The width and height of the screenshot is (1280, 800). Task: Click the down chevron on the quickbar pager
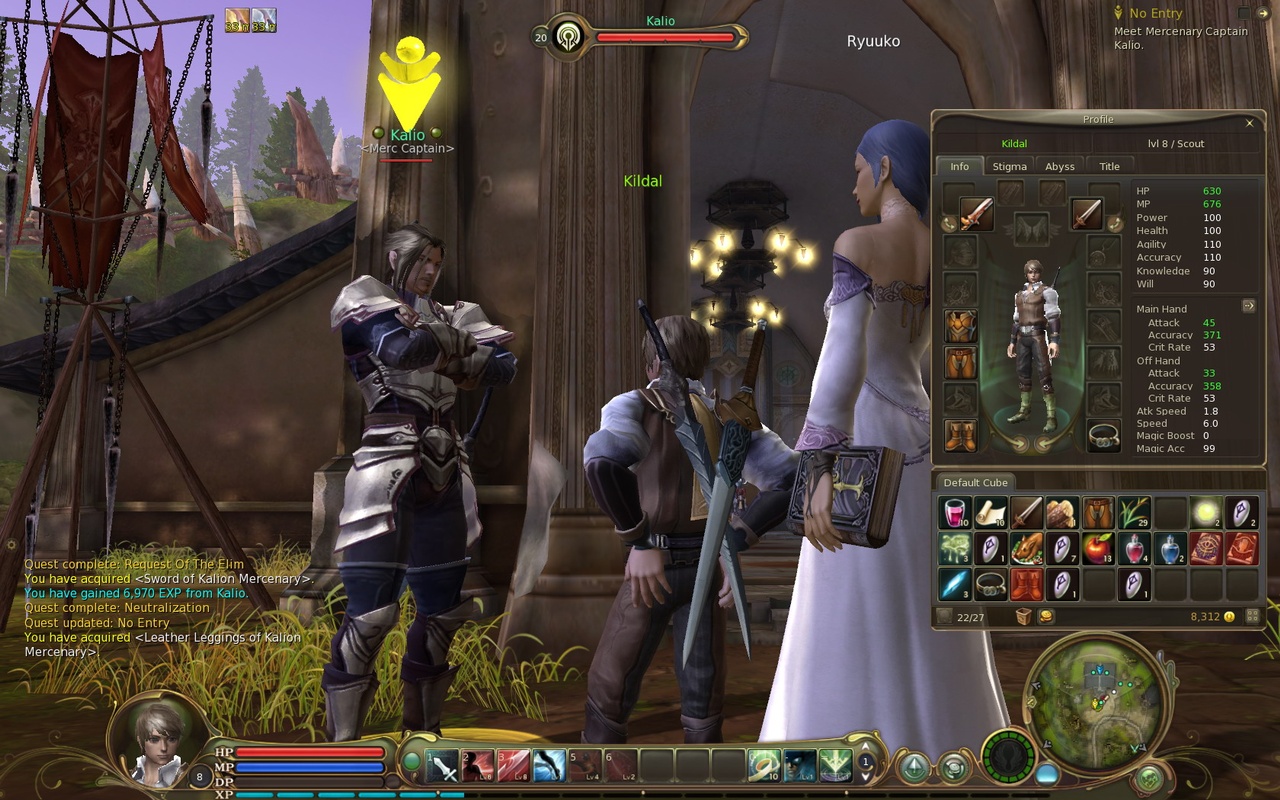tap(866, 779)
